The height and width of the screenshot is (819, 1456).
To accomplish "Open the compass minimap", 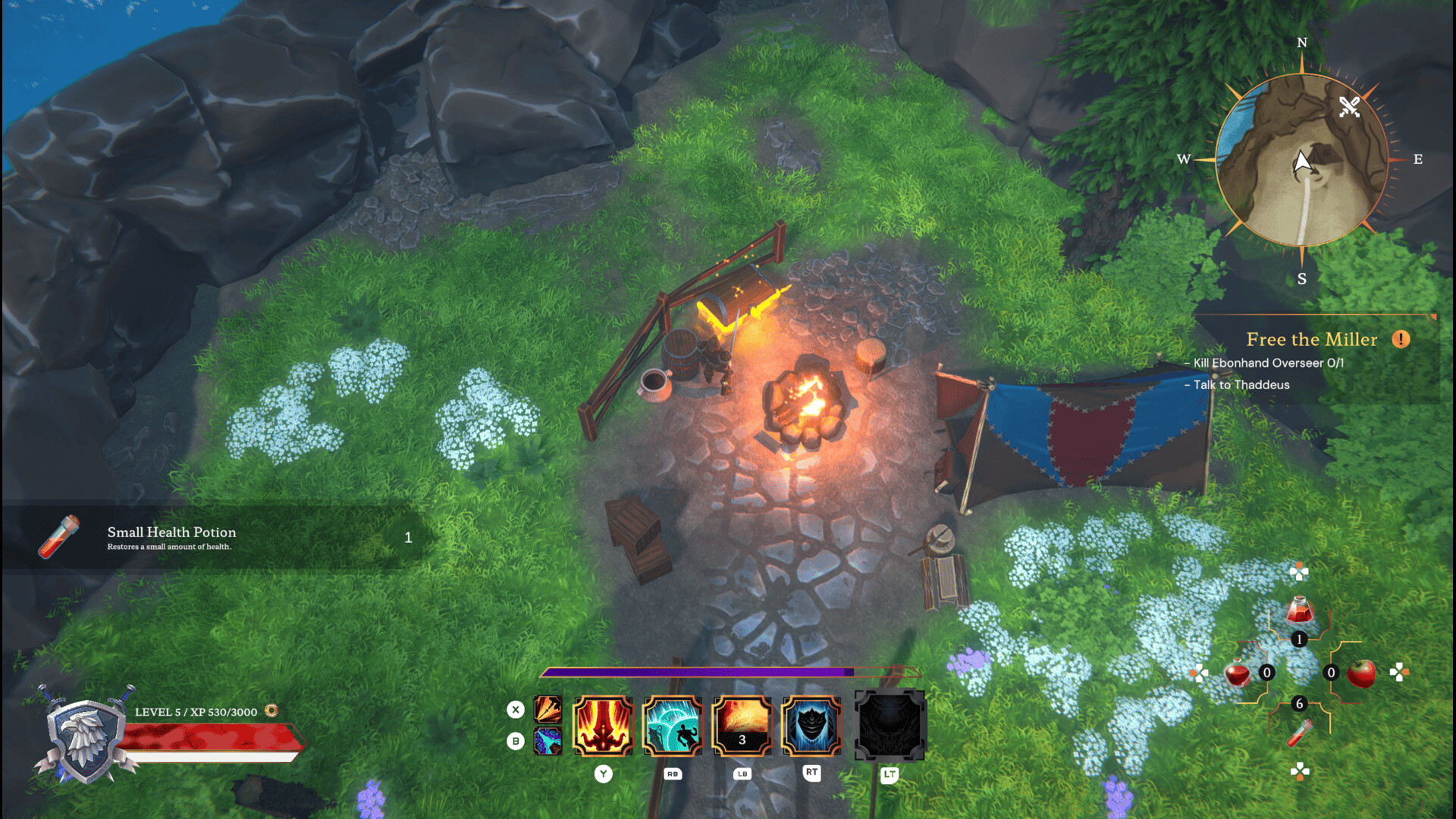I will tap(1301, 160).
